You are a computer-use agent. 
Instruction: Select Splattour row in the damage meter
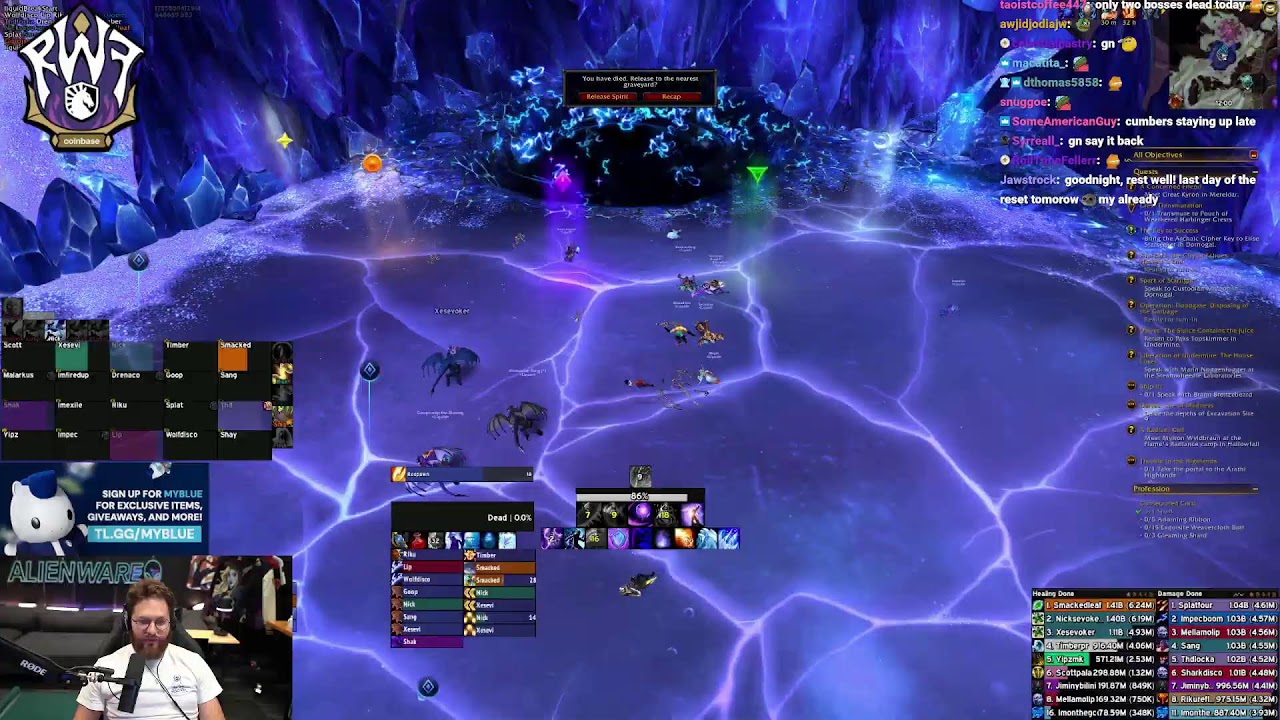tap(1219, 606)
